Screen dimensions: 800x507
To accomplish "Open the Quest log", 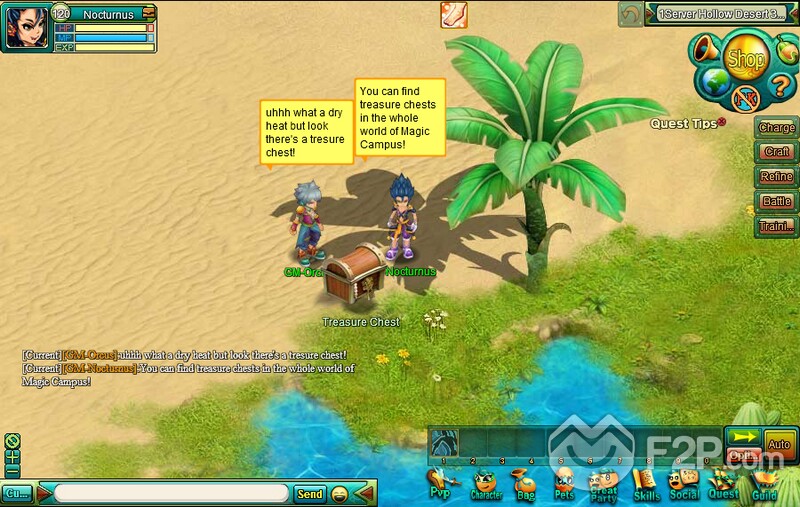I will (x=723, y=487).
